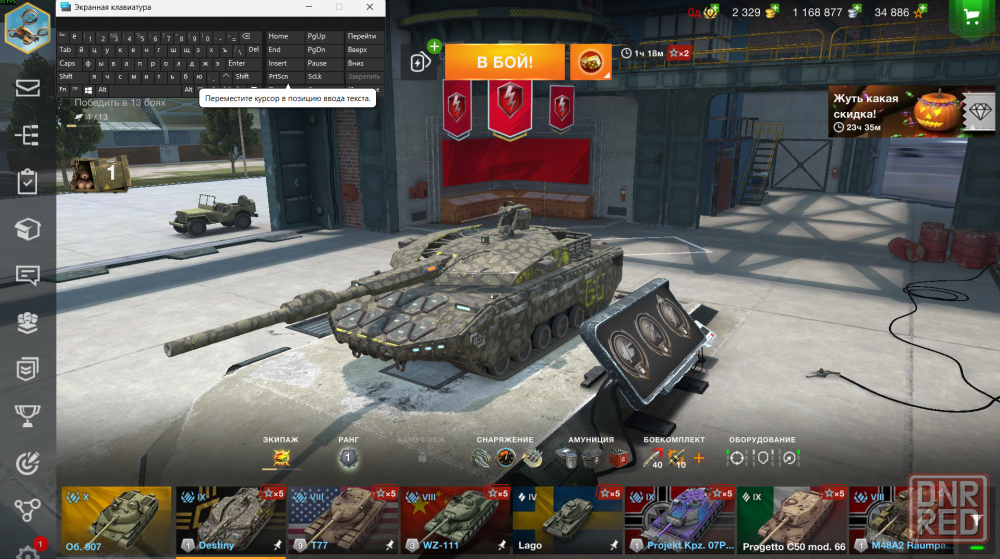
Task: Close the on-screen keyboard window
Action: 371,8
